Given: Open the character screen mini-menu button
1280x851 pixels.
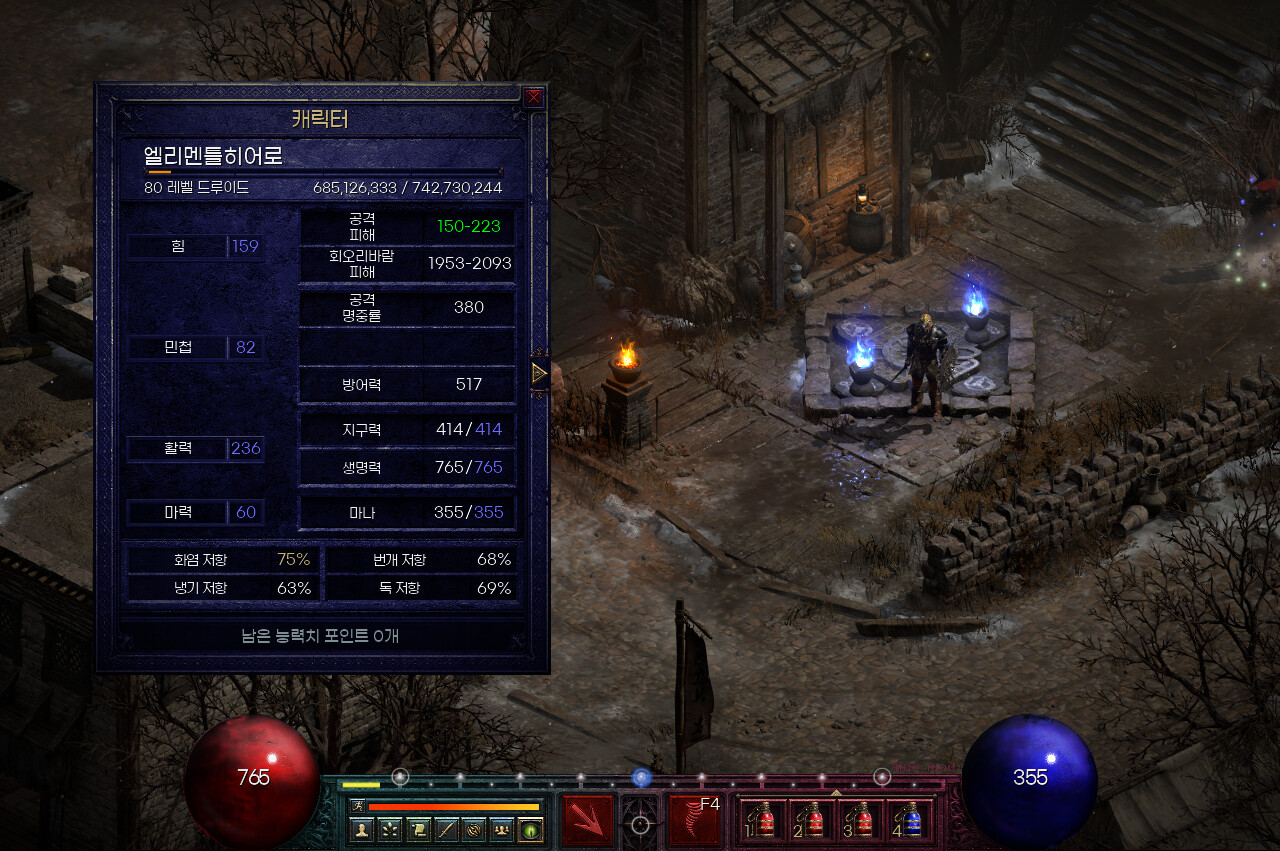Looking at the screenshot, I should tap(361, 830).
